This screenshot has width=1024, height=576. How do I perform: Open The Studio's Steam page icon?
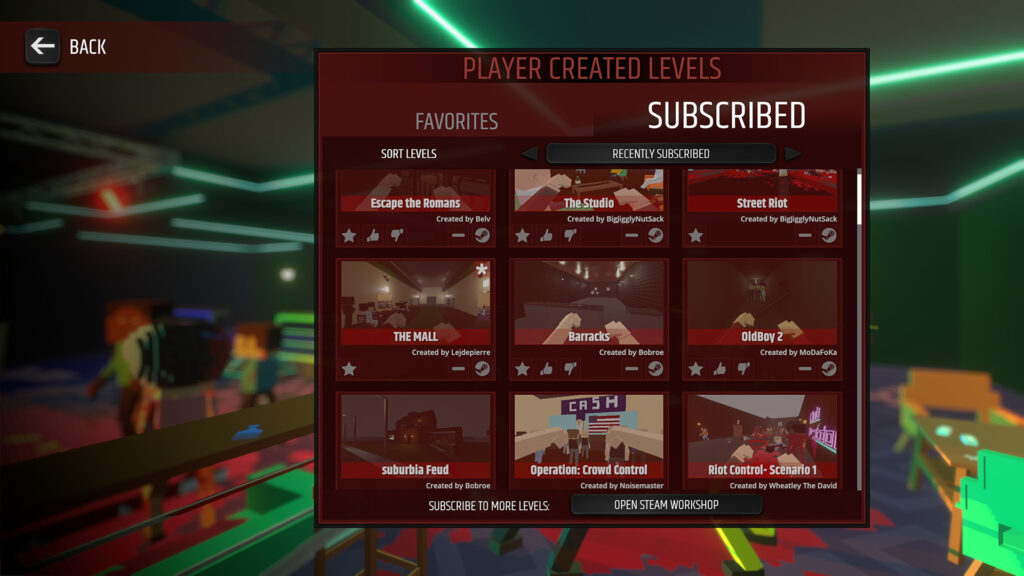[x=655, y=236]
